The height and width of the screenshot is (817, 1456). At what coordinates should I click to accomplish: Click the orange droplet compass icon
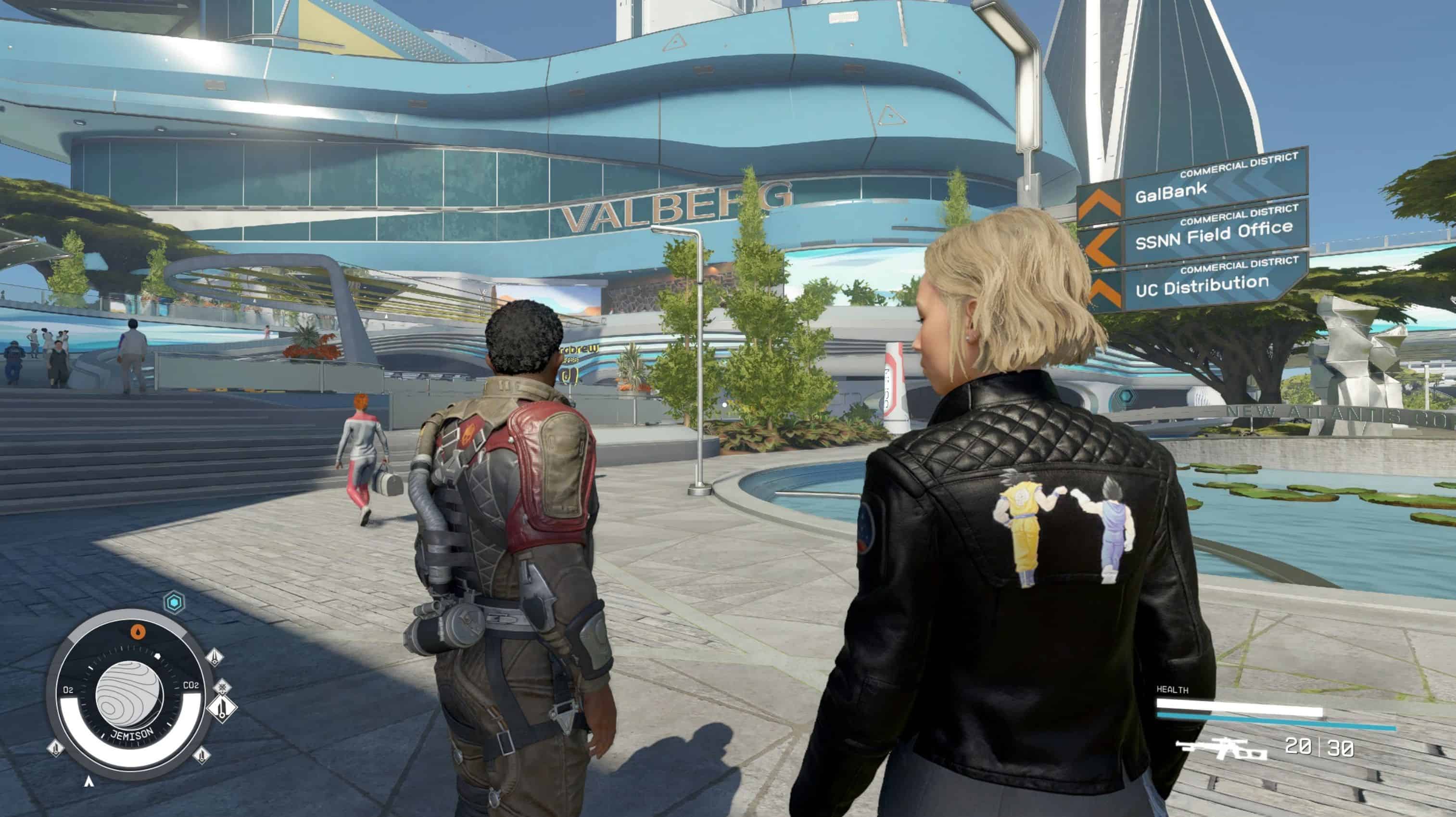[x=138, y=632]
